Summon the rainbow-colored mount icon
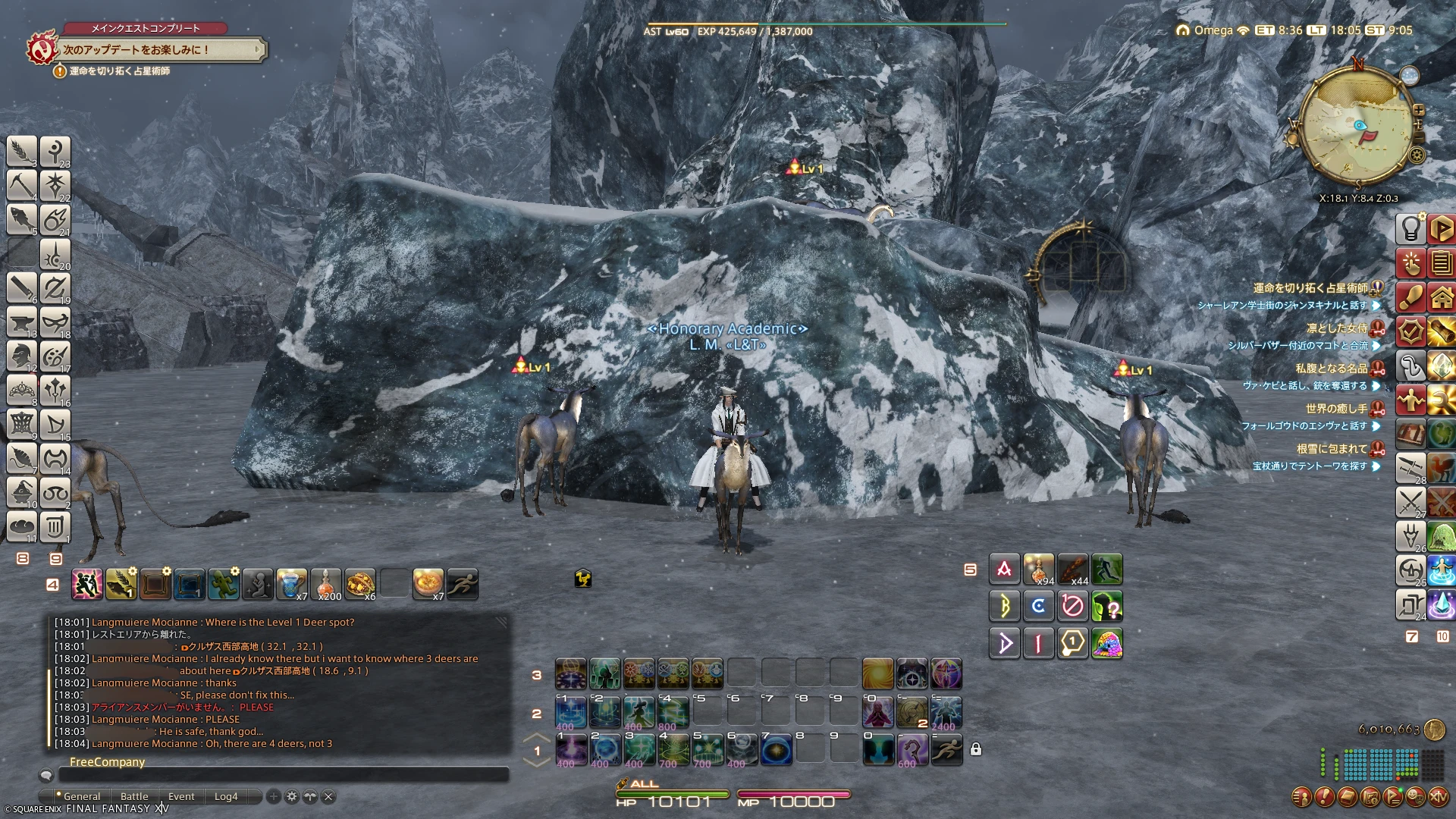Image resolution: width=1456 pixels, height=819 pixels. point(1106,643)
